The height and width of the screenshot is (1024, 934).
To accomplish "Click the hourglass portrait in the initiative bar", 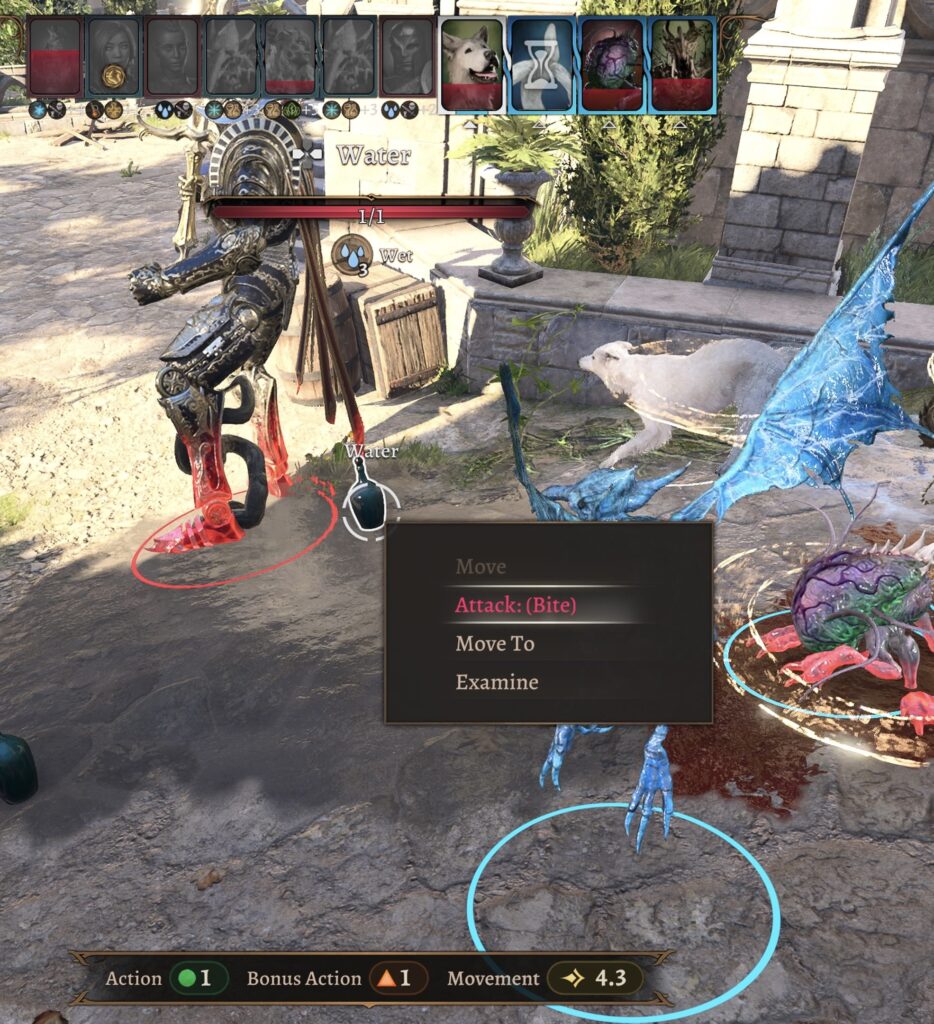I will click(x=541, y=64).
